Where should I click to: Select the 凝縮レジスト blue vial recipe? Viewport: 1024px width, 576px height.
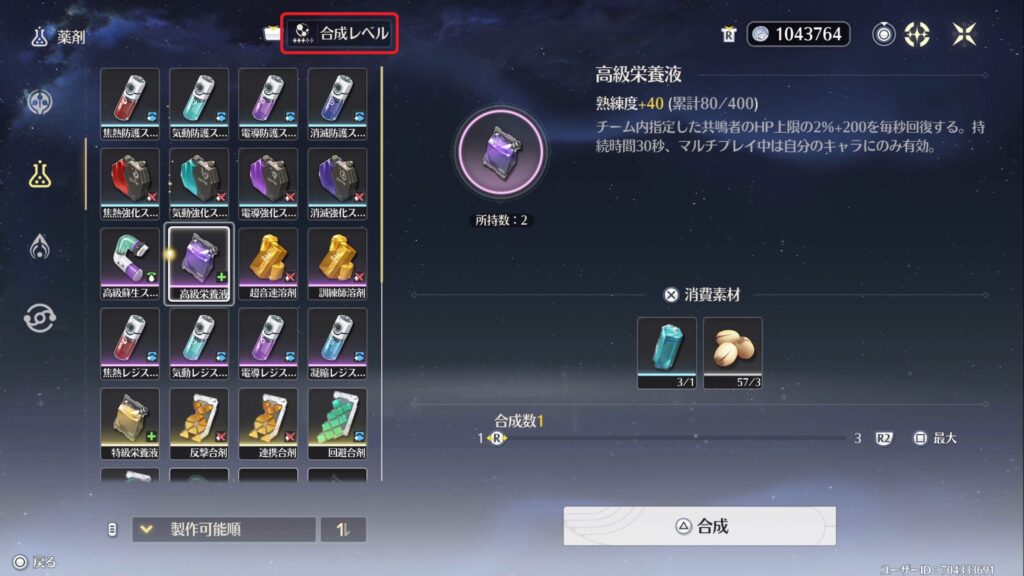click(337, 343)
